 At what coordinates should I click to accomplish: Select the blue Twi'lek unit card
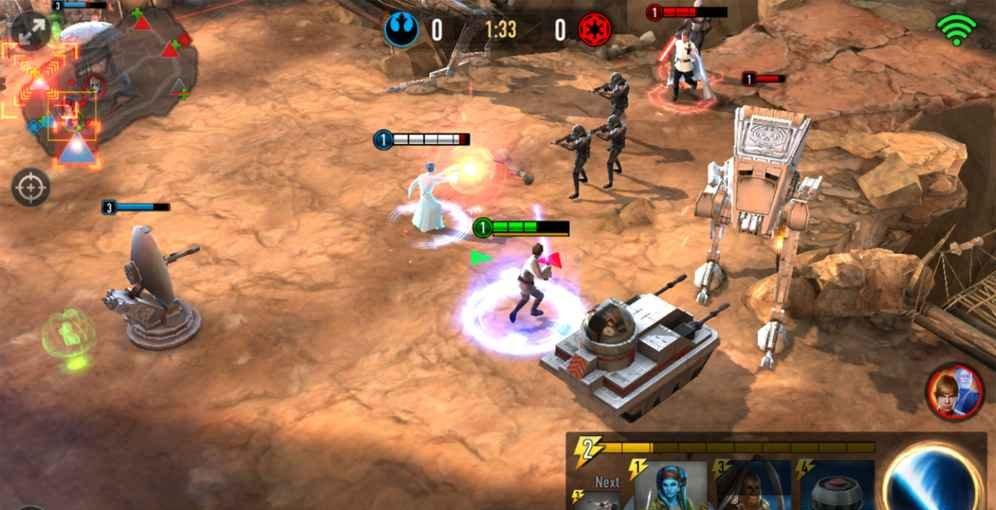(x=669, y=487)
